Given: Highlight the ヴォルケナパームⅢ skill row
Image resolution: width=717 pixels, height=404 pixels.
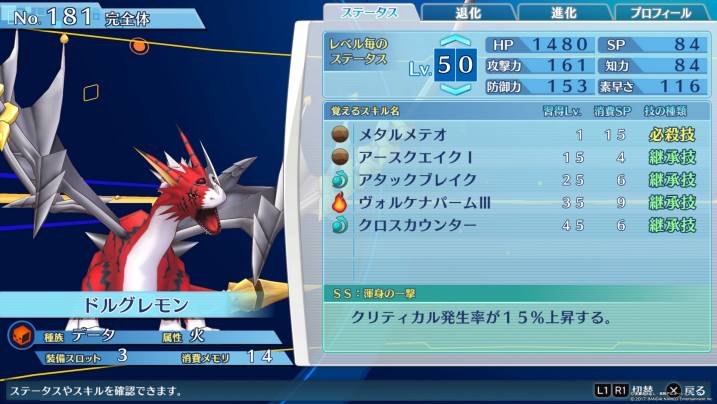Looking at the screenshot, I should 515,203.
